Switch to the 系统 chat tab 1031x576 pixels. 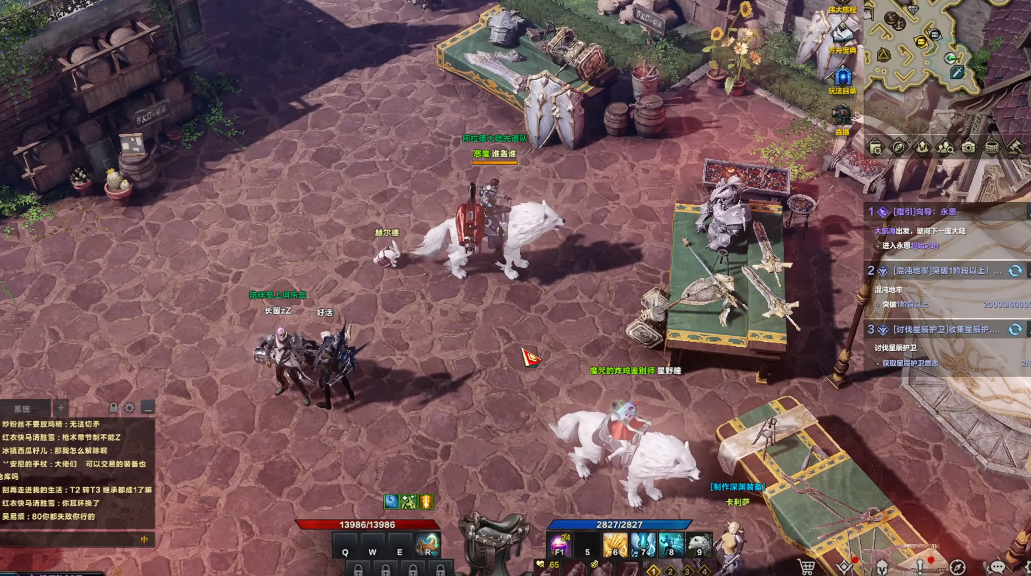23,408
